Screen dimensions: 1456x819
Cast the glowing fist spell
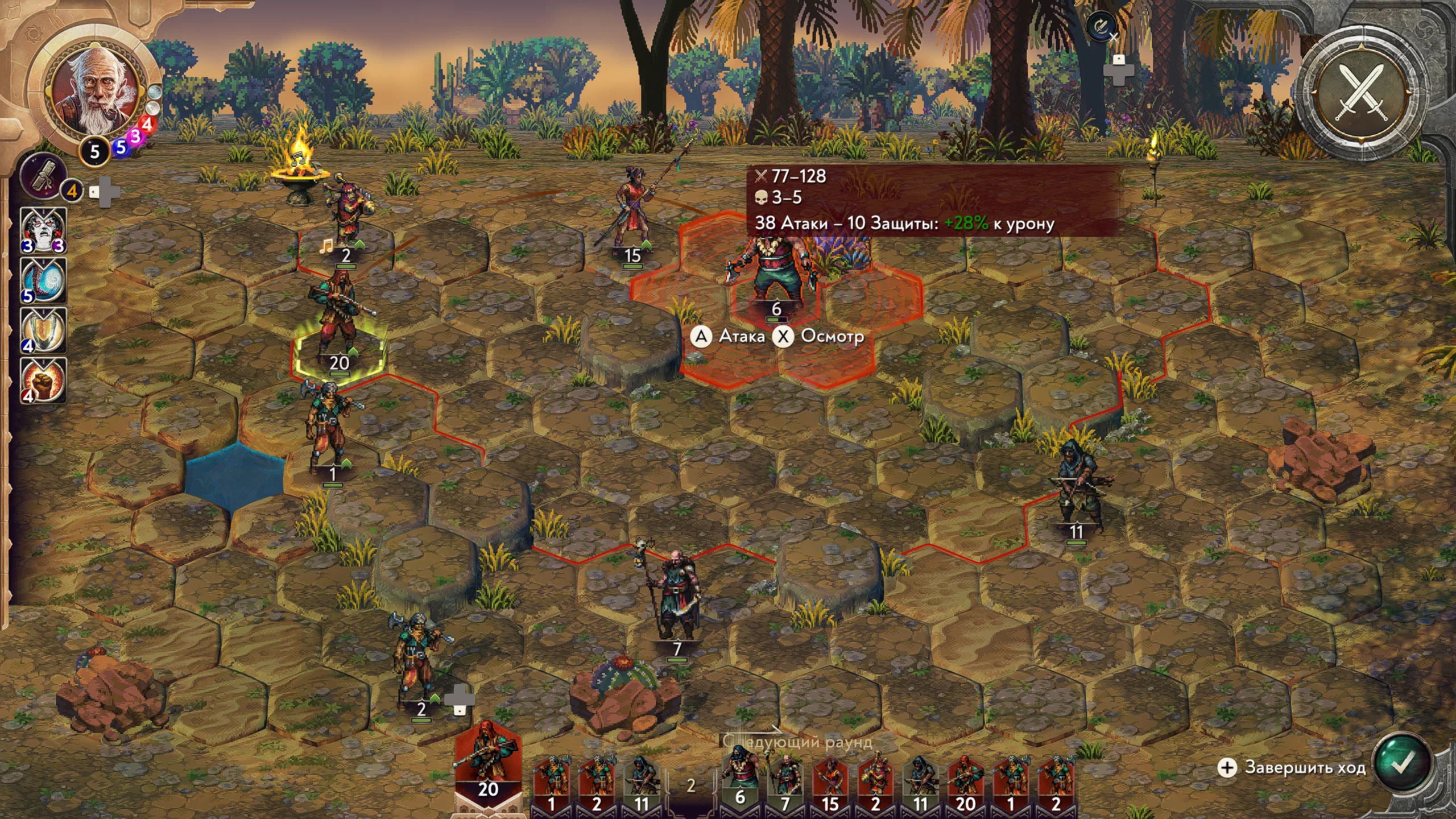(43, 380)
